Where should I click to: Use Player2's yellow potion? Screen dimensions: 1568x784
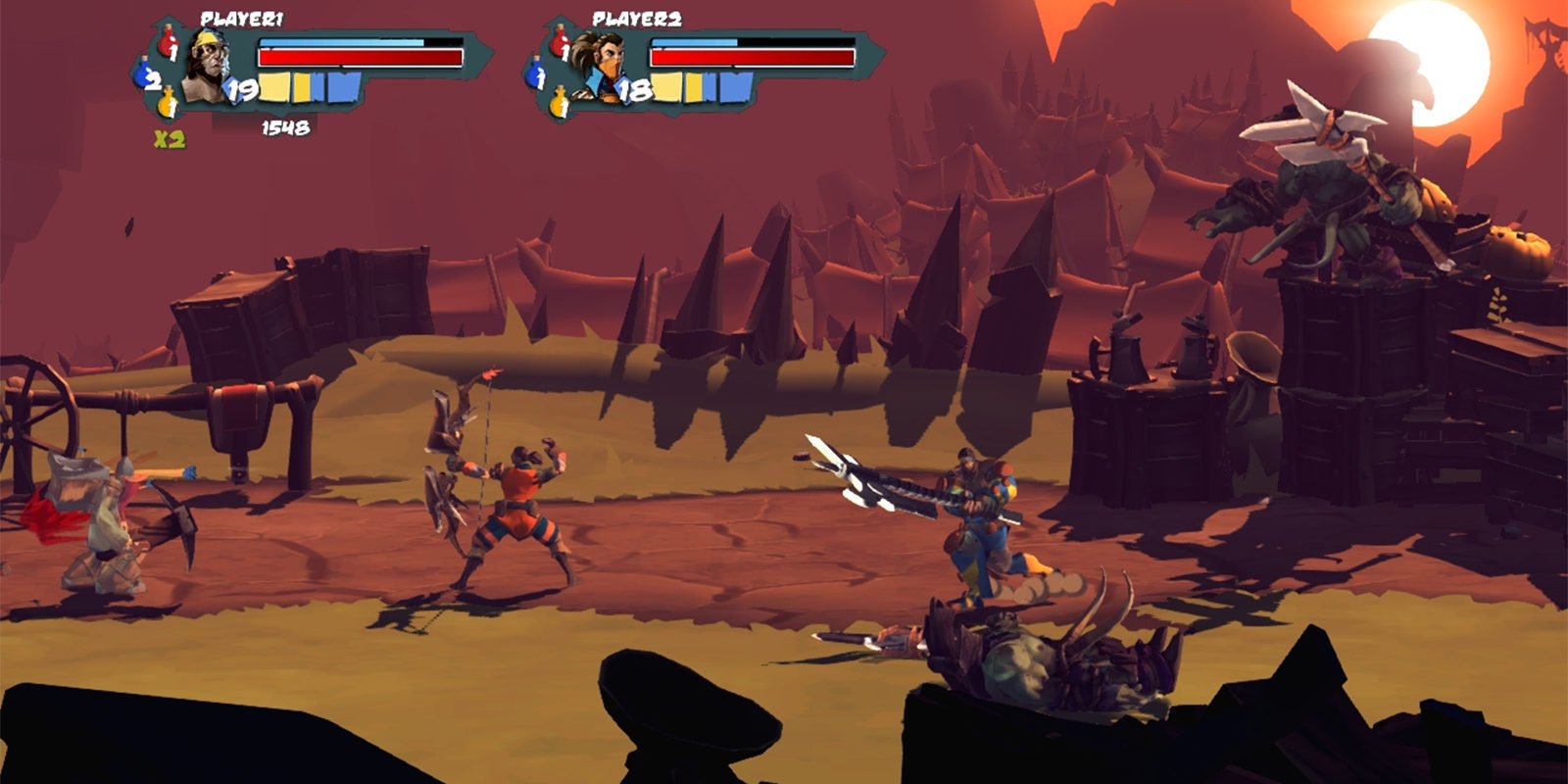(560, 101)
